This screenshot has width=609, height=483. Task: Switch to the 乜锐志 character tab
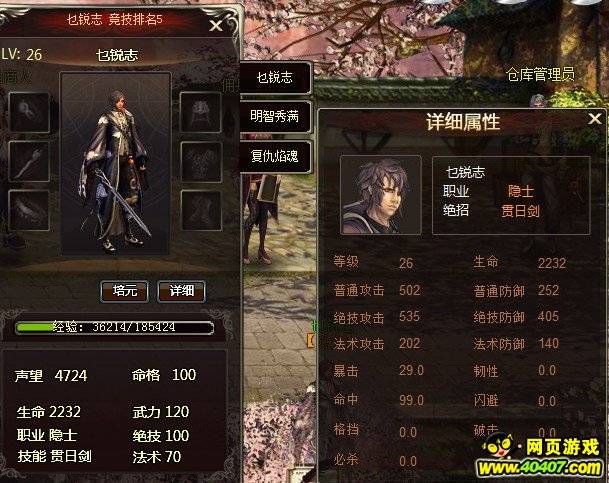(274, 77)
